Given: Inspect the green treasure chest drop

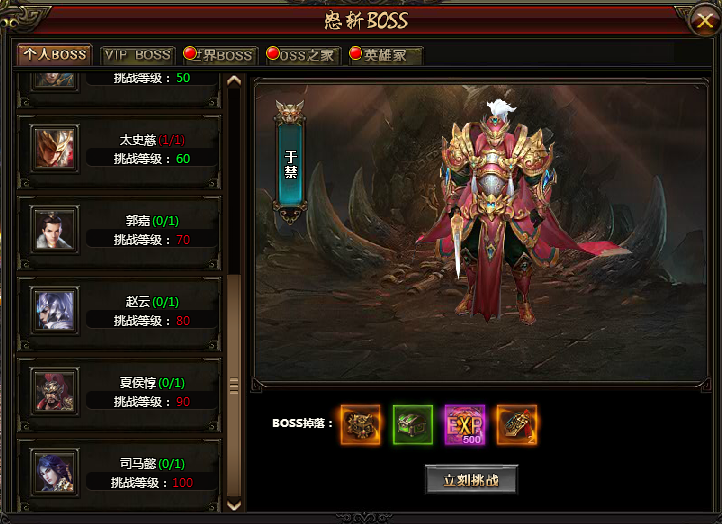Looking at the screenshot, I should [412, 424].
